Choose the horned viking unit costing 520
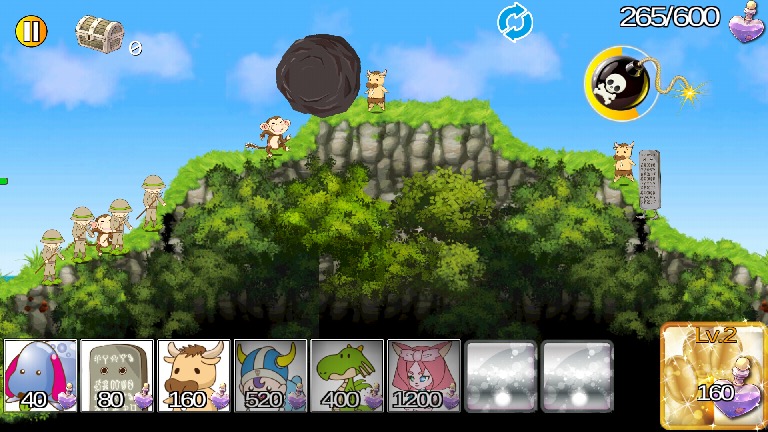Image resolution: width=768 pixels, height=432 pixels. 270,376
